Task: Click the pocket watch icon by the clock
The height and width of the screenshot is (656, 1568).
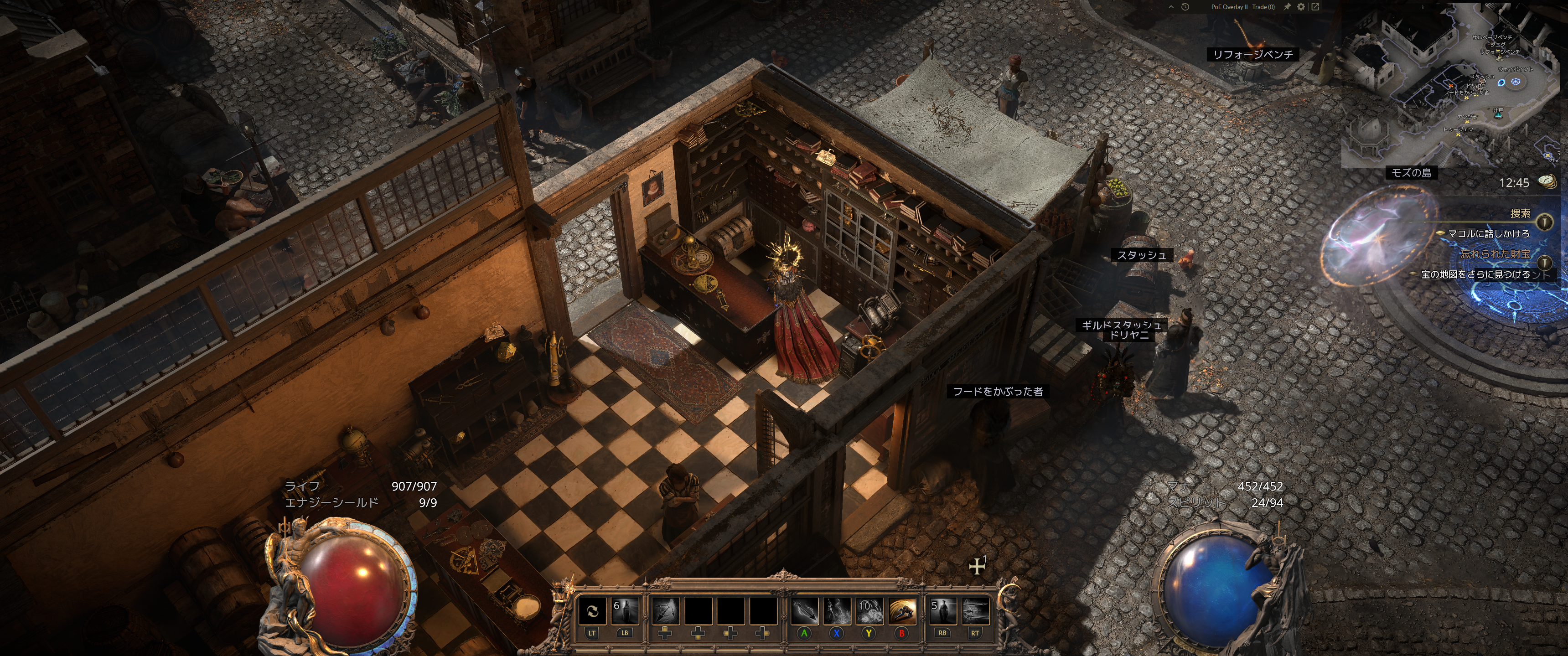Action: point(1547,181)
